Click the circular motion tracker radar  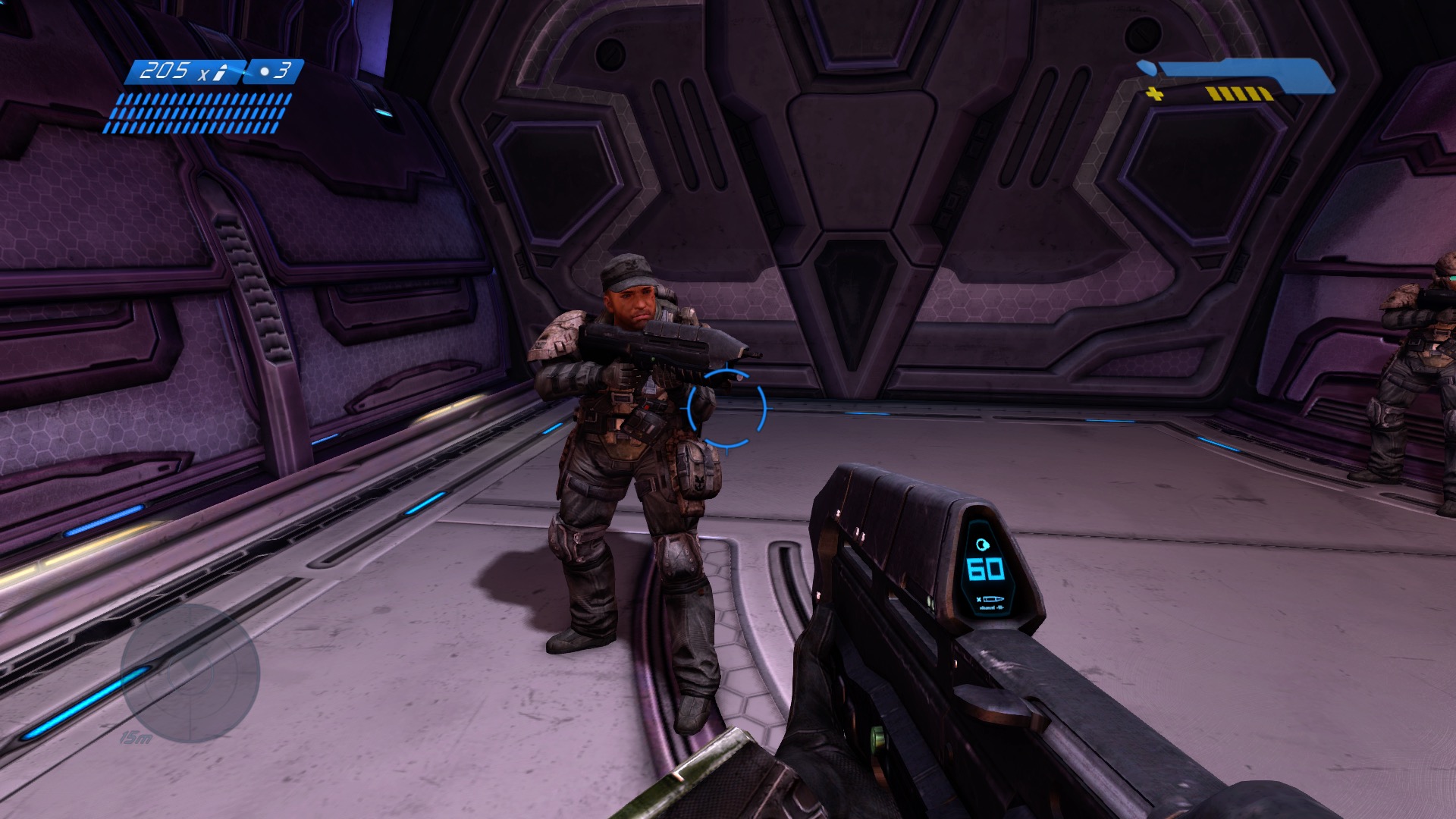click(x=190, y=673)
